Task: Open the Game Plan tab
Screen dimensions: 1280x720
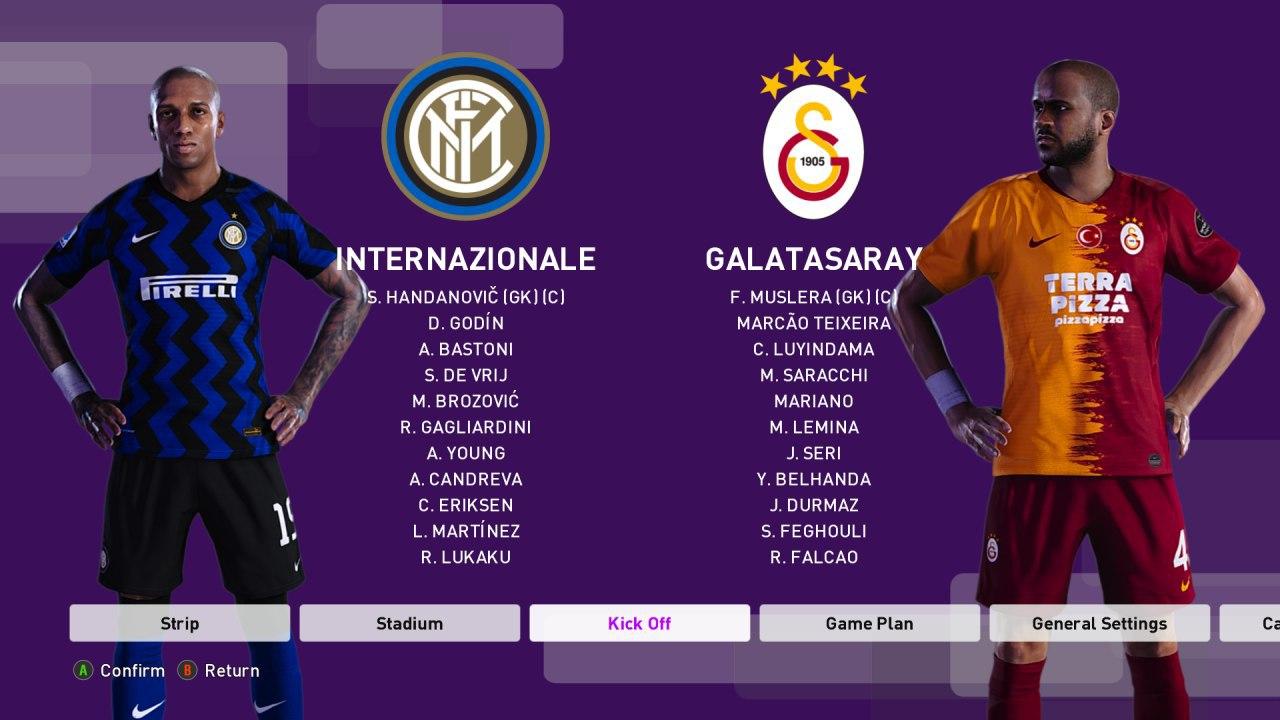Action: tap(869, 623)
